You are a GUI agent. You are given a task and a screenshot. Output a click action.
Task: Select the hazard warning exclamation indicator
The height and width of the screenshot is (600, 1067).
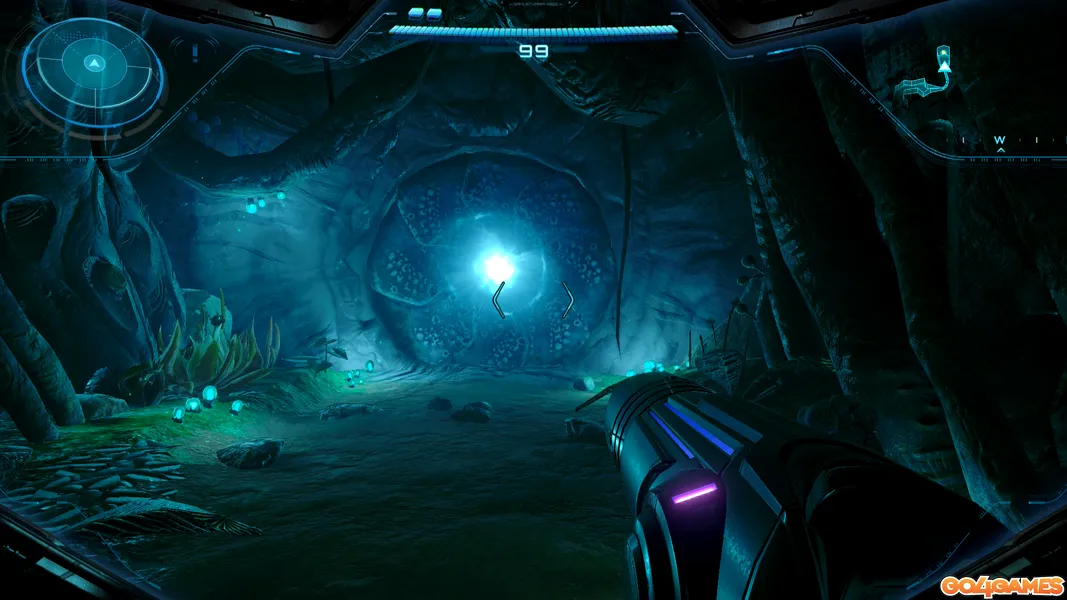click(x=195, y=53)
